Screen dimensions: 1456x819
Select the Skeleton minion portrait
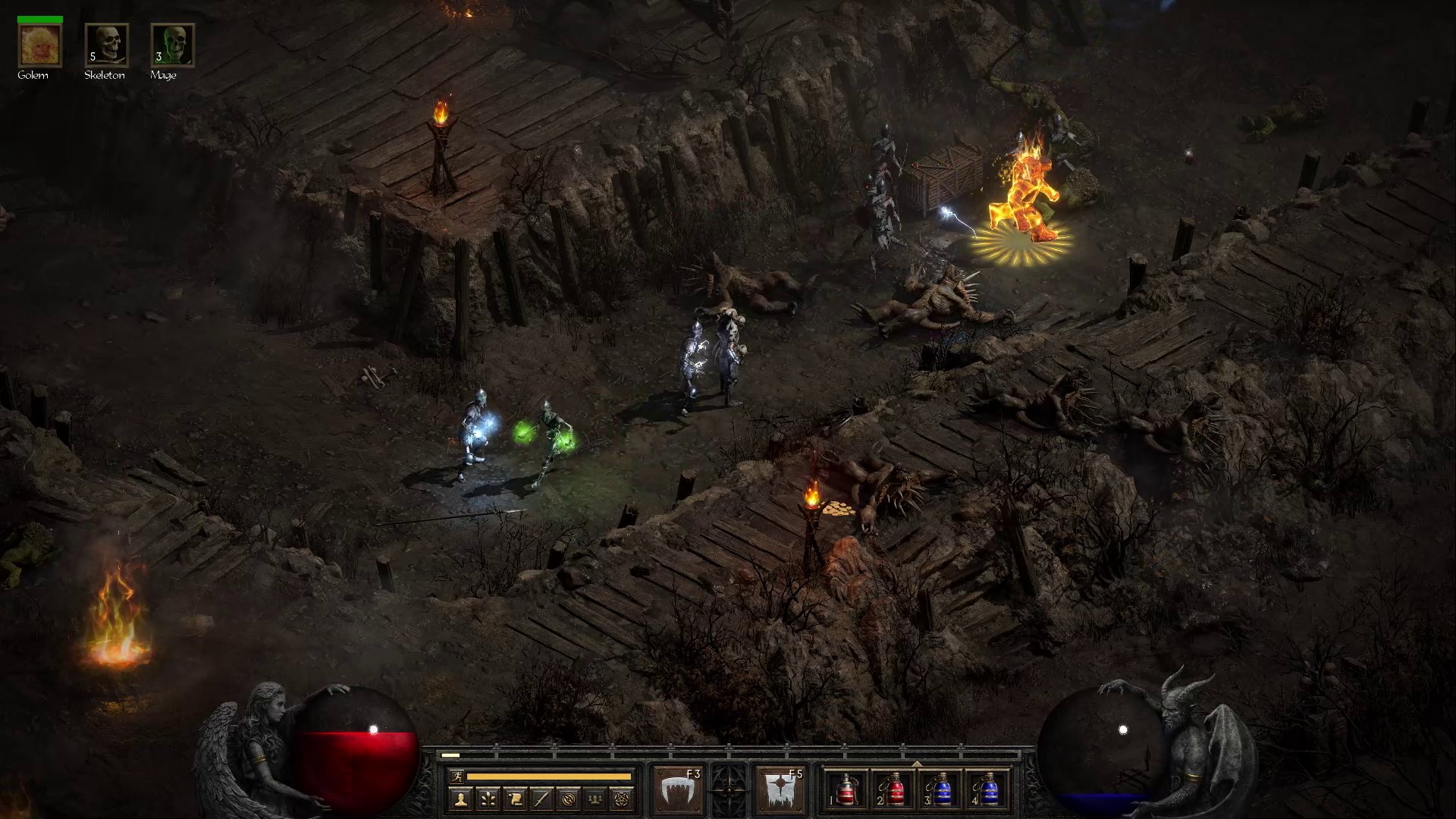point(106,45)
